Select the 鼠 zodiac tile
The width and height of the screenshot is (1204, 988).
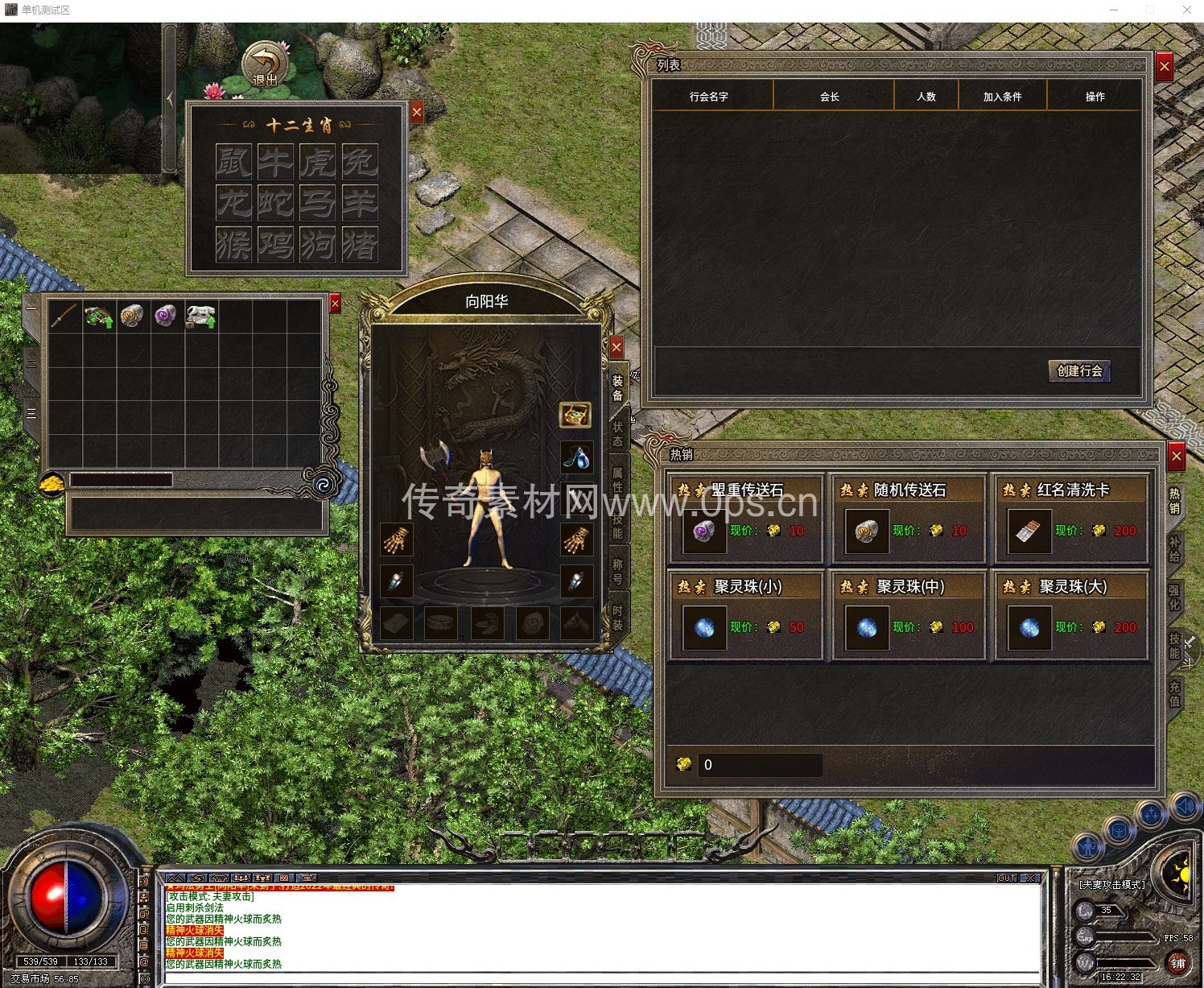pyautogui.click(x=233, y=162)
